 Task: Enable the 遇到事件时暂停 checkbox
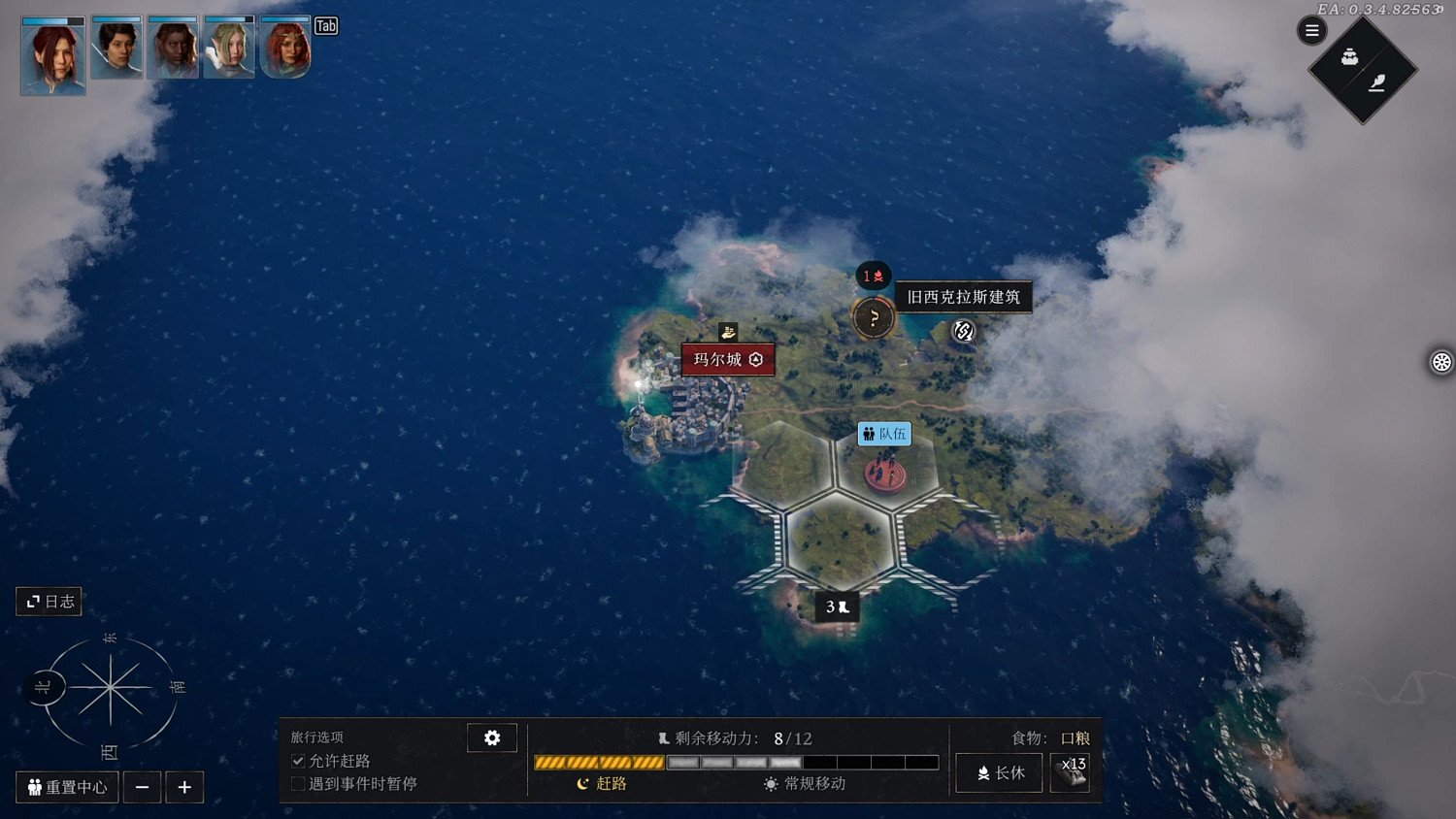[298, 783]
